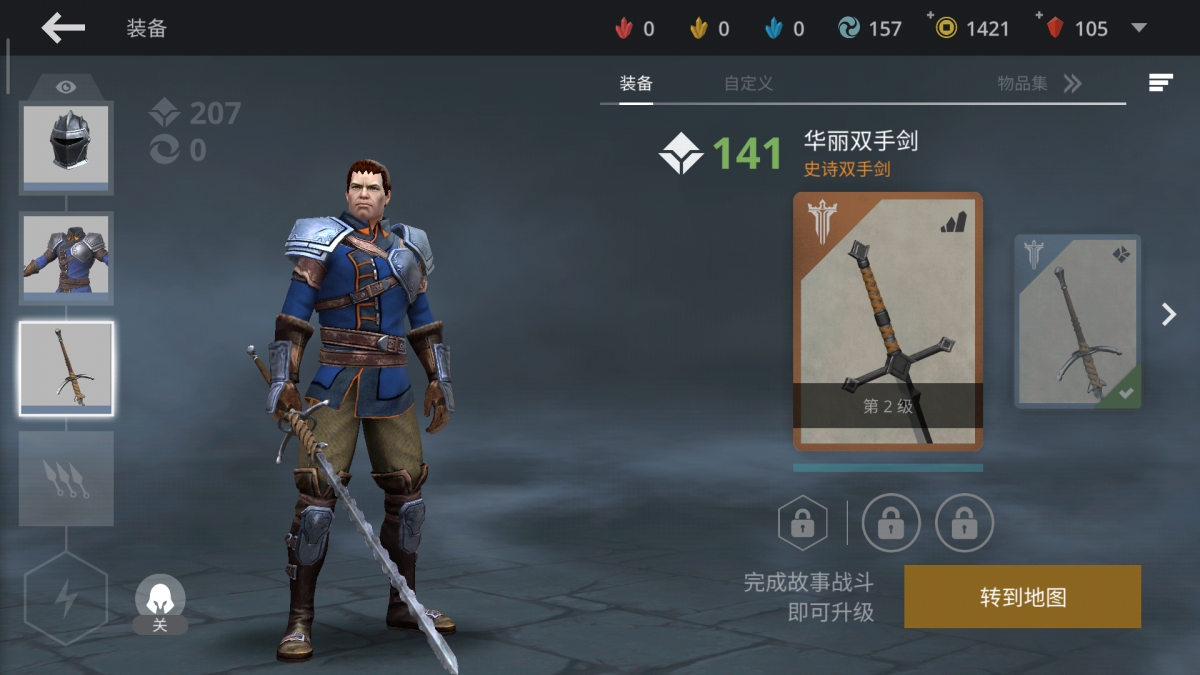This screenshot has width=1200, height=675.
Task: Click the 转到地图 button
Action: (1022, 597)
